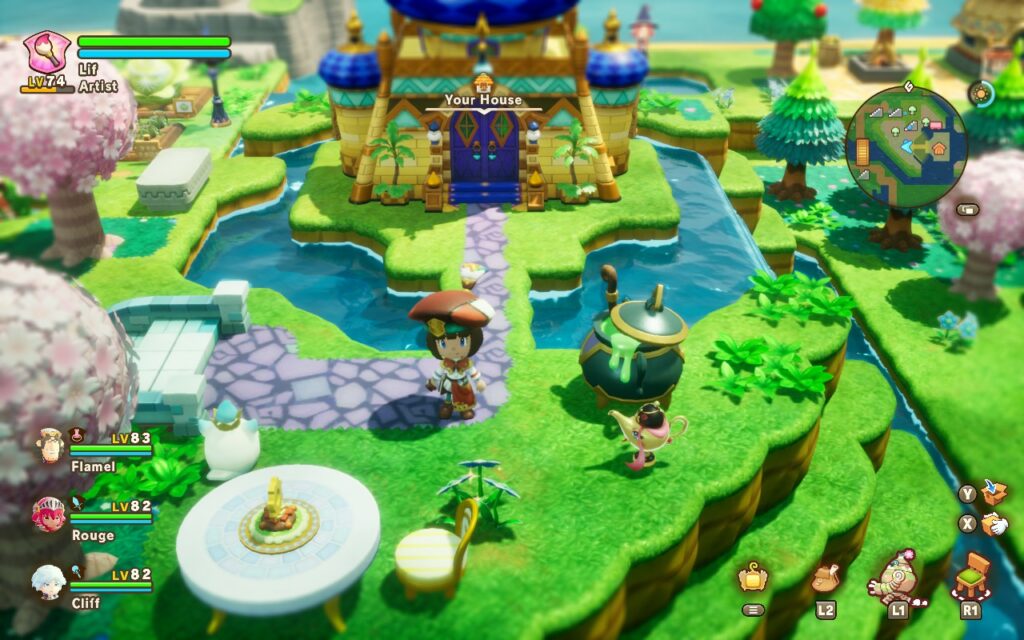Select Flamel's party portrait
Viewport: 1024px width, 640px height.
[49, 446]
